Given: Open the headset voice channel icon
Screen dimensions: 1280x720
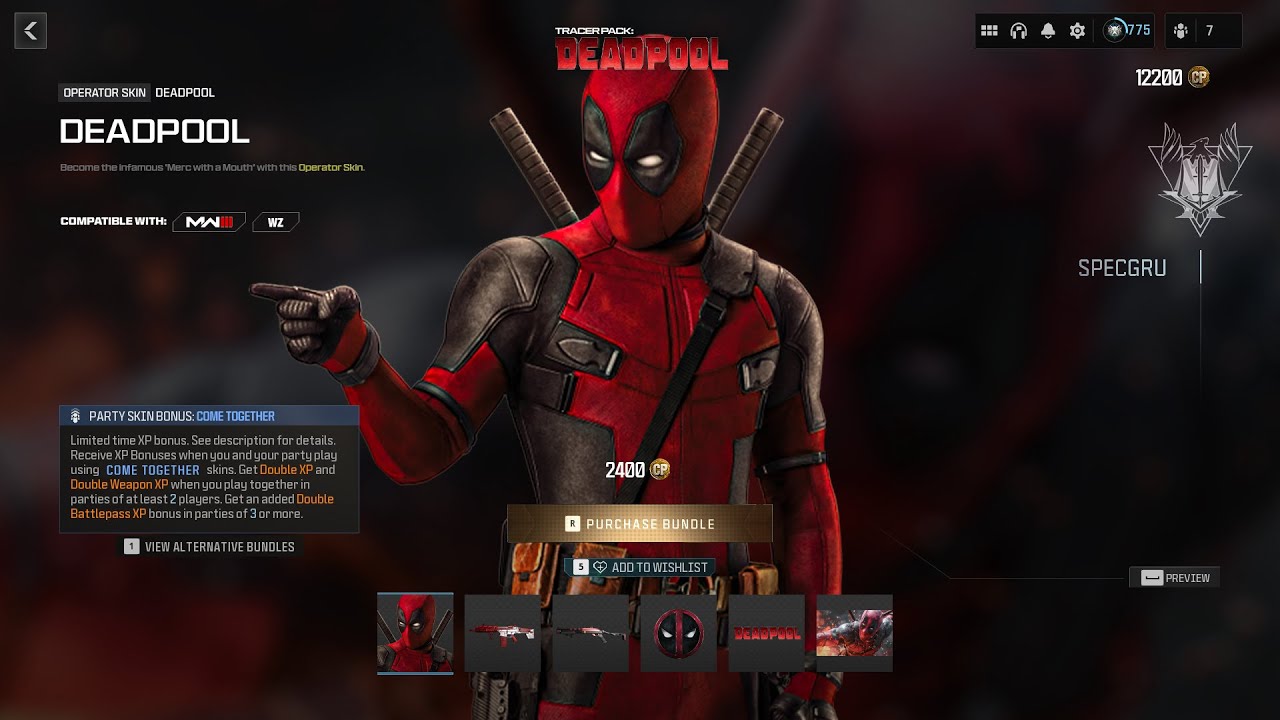Looking at the screenshot, I should (x=1019, y=31).
